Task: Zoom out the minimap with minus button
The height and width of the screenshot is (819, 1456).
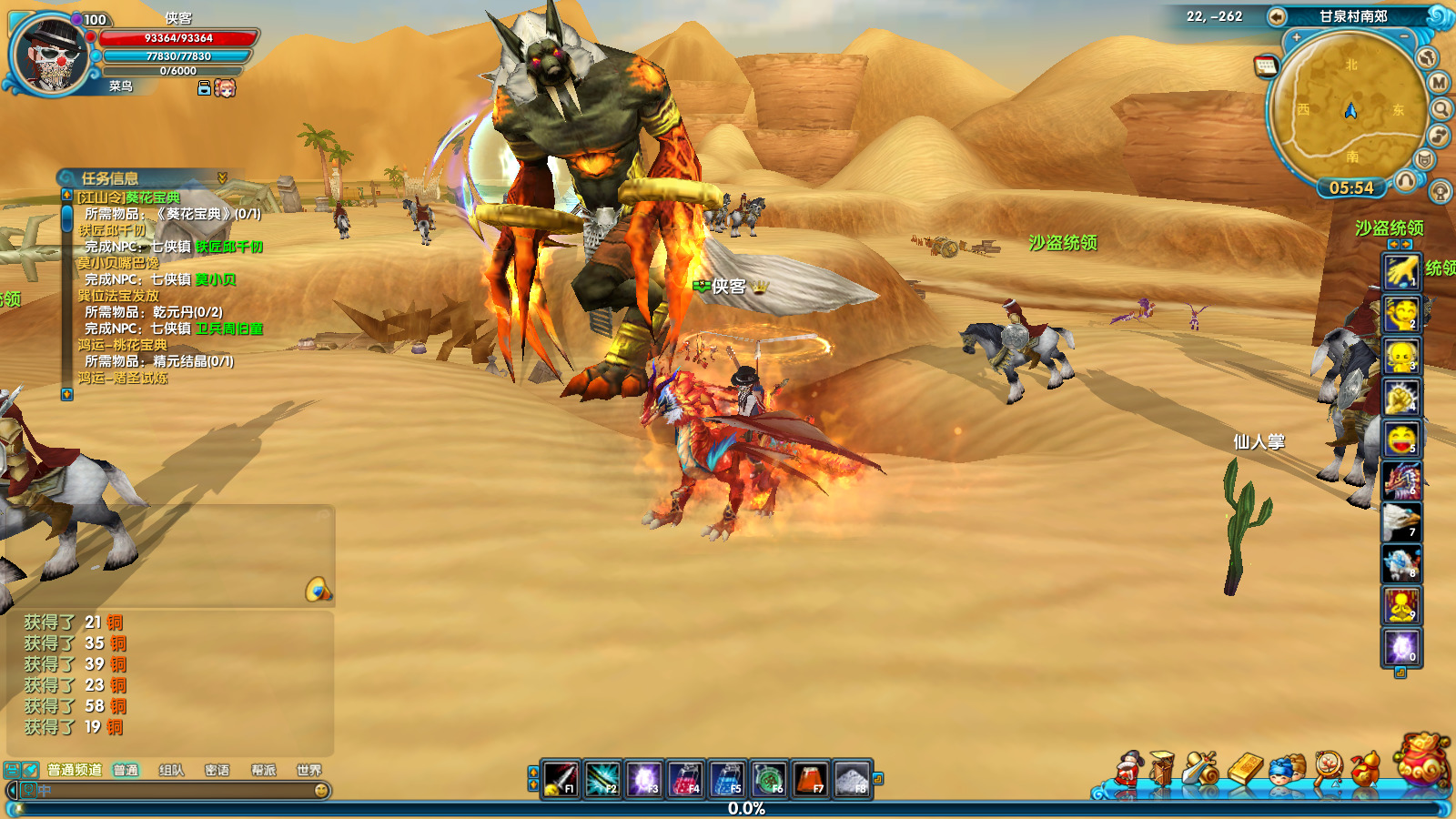Action: tap(1404, 37)
